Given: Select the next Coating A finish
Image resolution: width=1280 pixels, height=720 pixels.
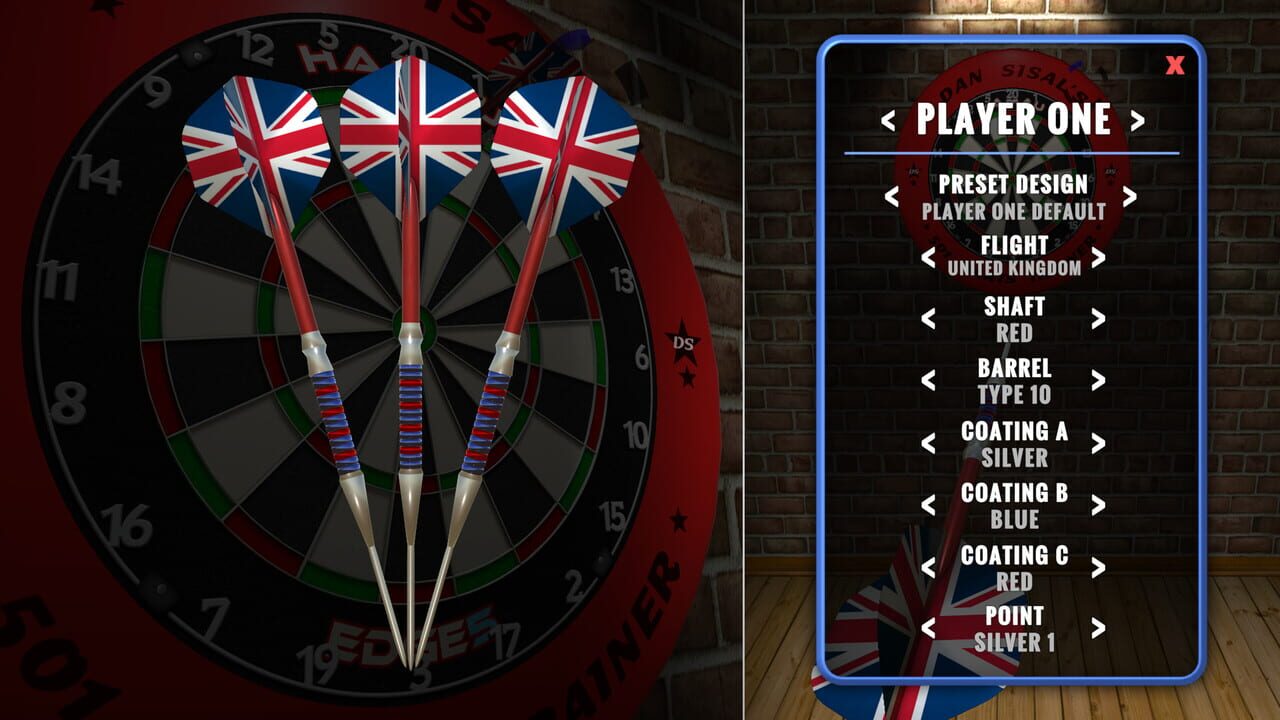Looking at the screenshot, I should tap(1098, 443).
